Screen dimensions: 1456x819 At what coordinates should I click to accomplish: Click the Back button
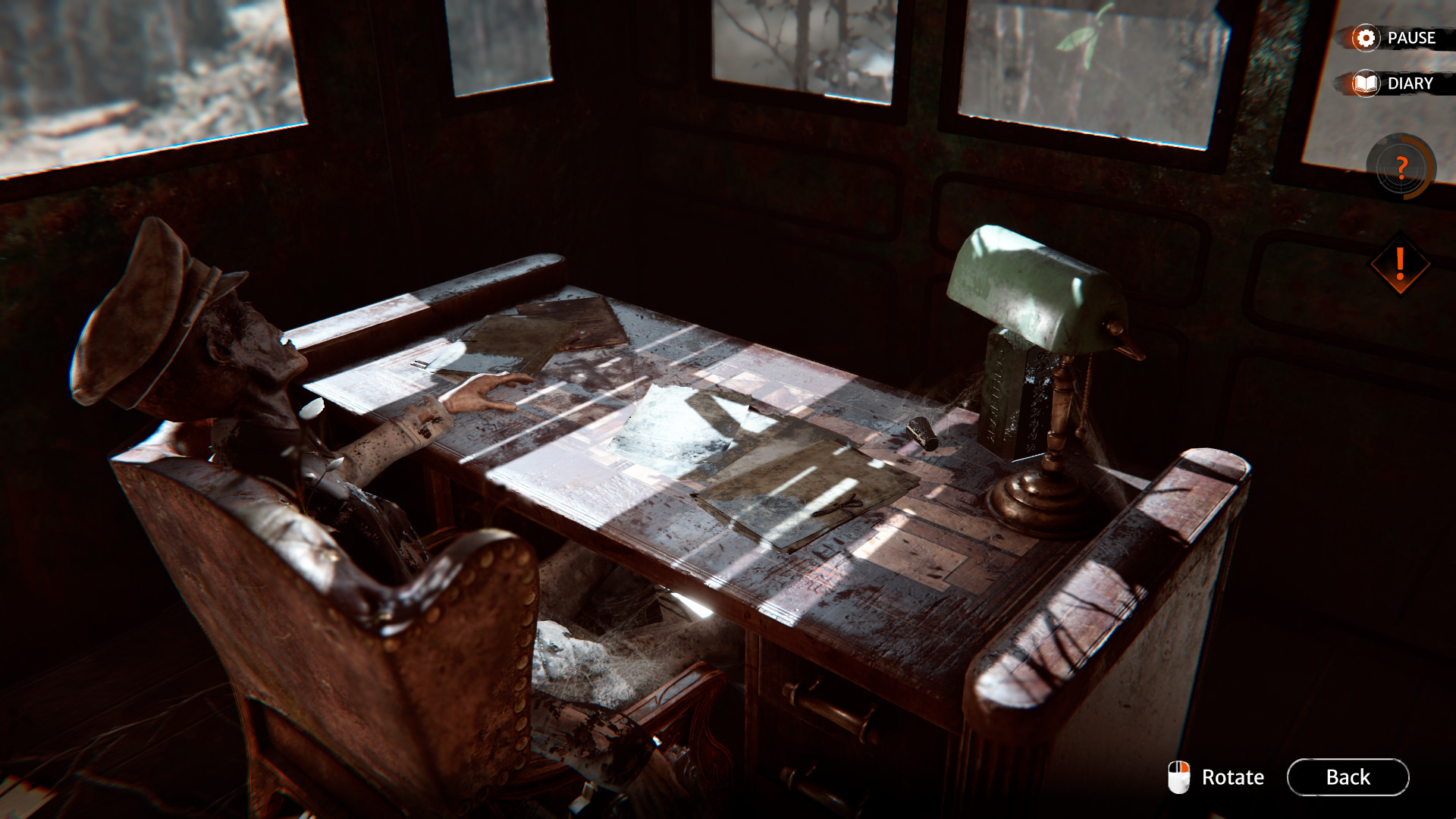coord(1347,777)
